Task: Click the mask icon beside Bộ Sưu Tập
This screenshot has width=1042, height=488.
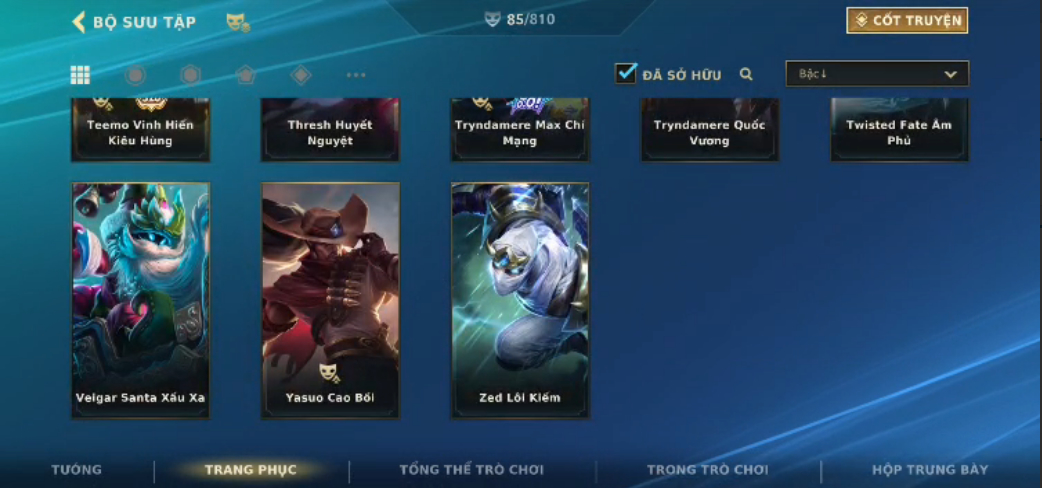Action: (x=237, y=22)
